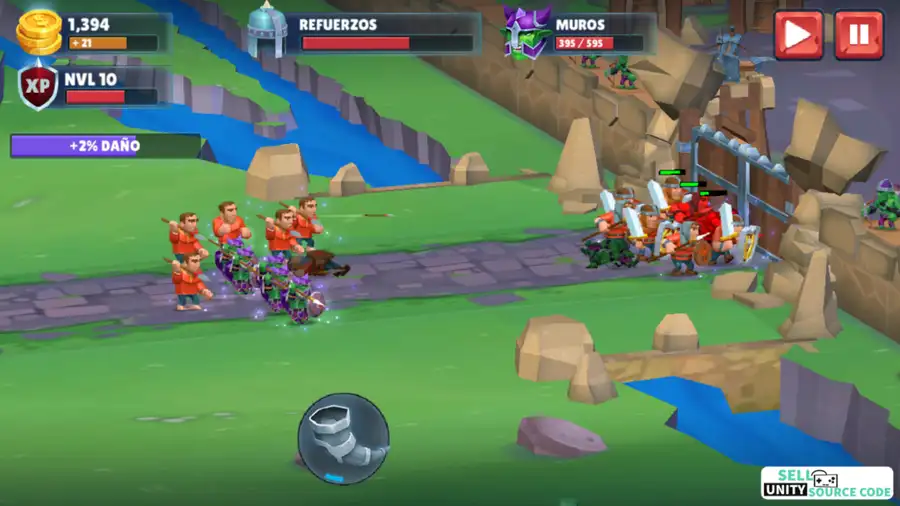Pause the game with the red pause button
900x506 pixels.
coord(858,35)
